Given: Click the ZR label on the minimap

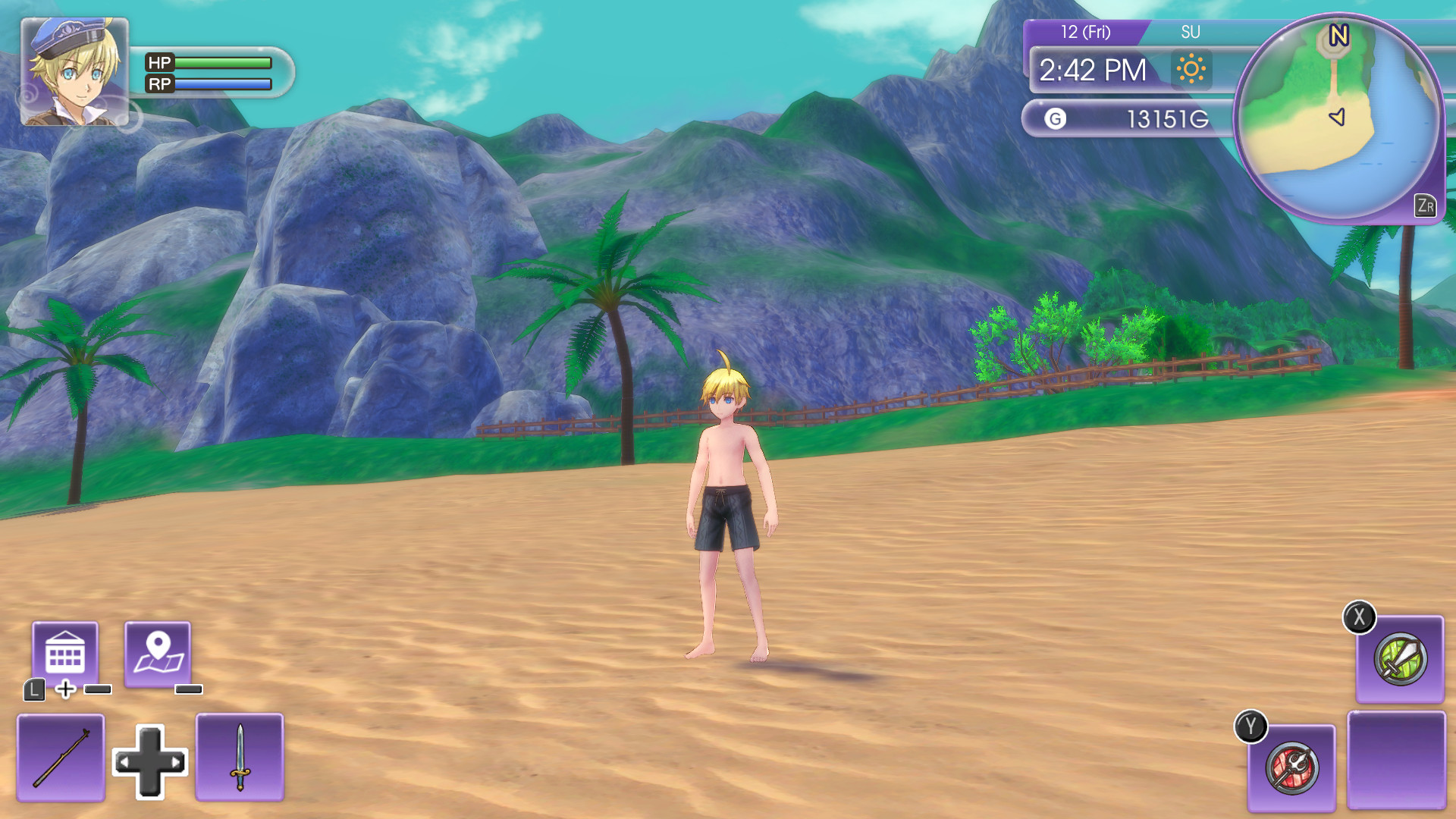Looking at the screenshot, I should pyautogui.click(x=1424, y=205).
